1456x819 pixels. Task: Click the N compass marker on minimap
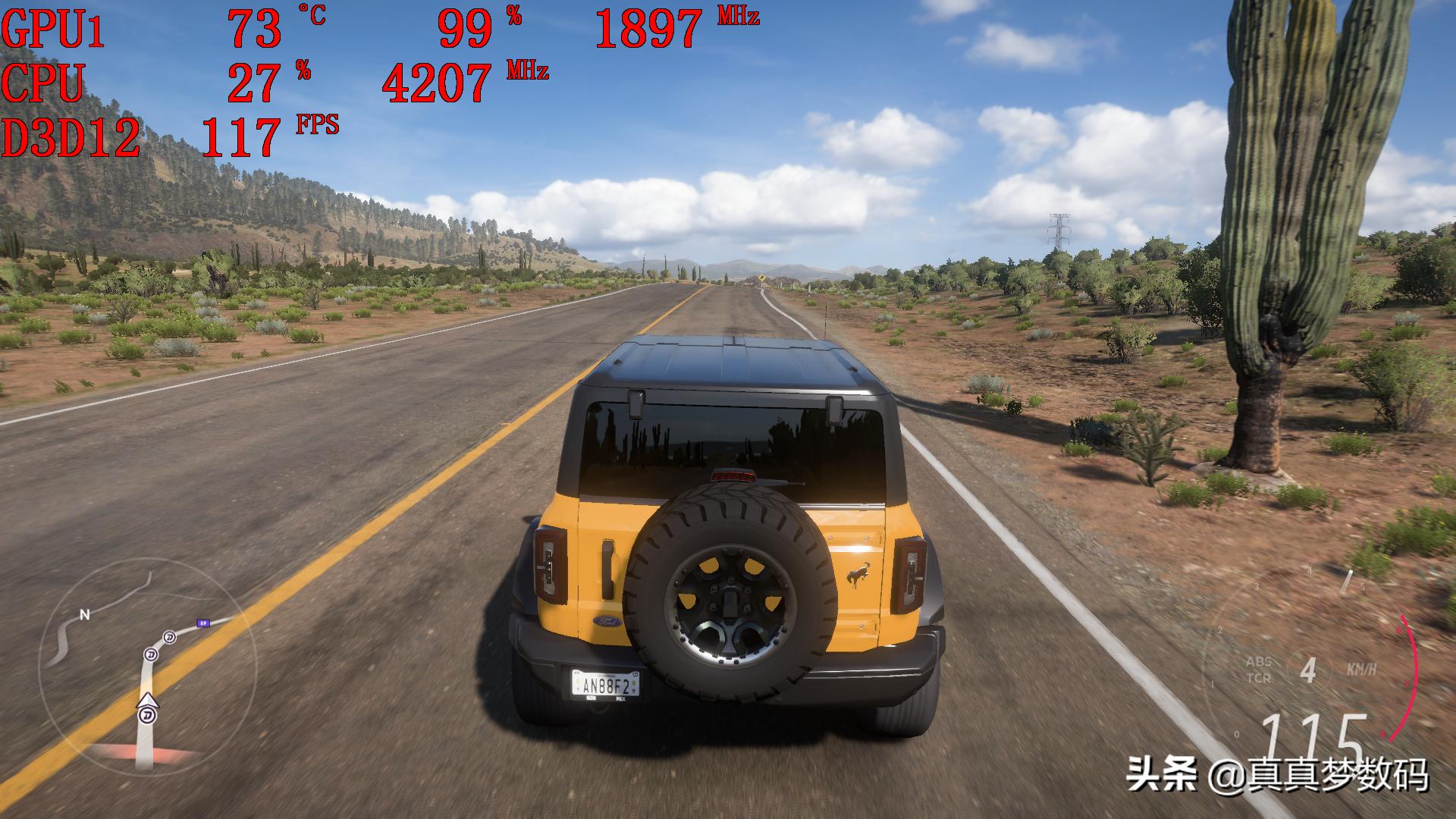coord(85,615)
